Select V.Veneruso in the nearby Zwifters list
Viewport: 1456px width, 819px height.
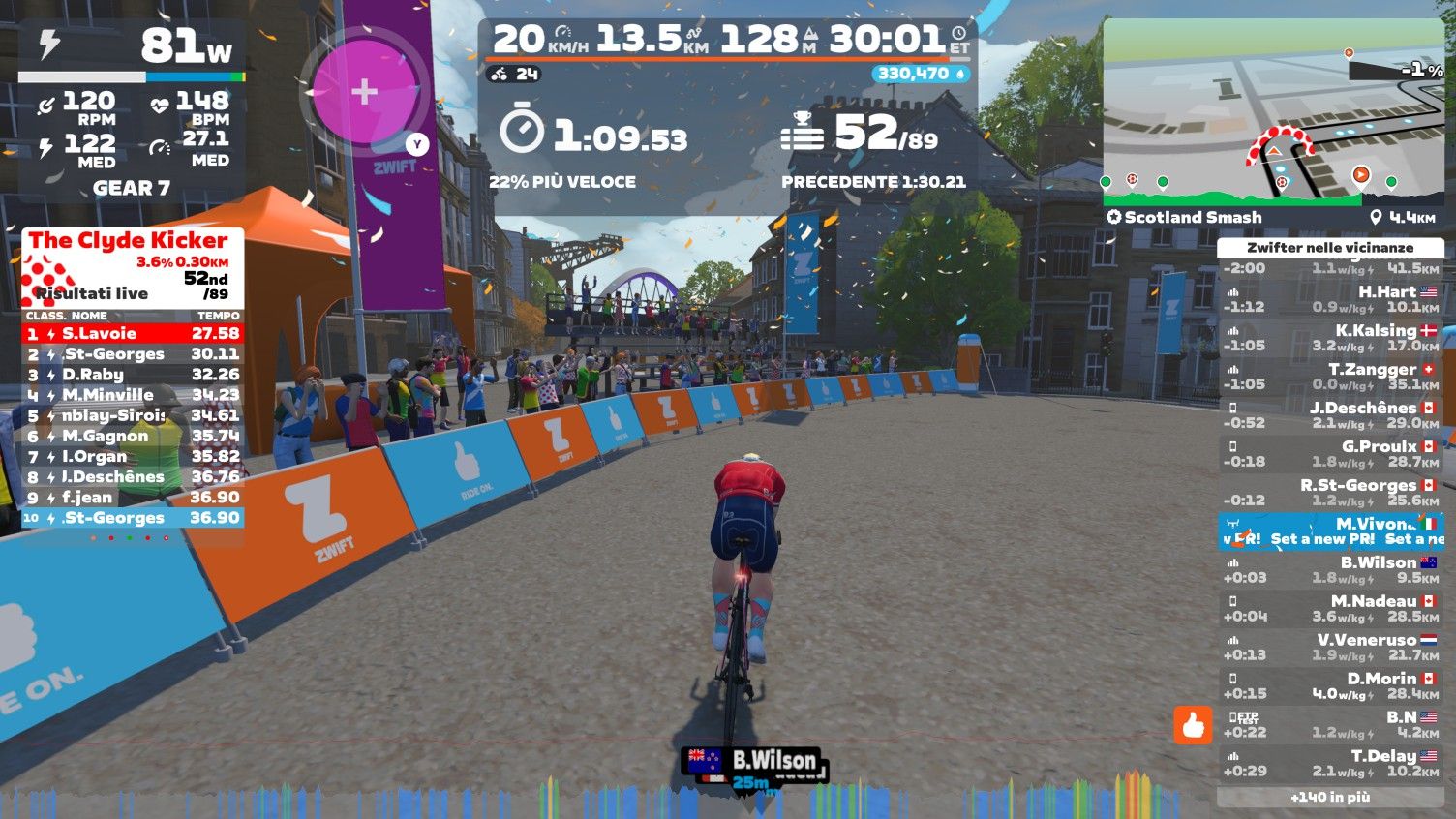pos(1330,648)
